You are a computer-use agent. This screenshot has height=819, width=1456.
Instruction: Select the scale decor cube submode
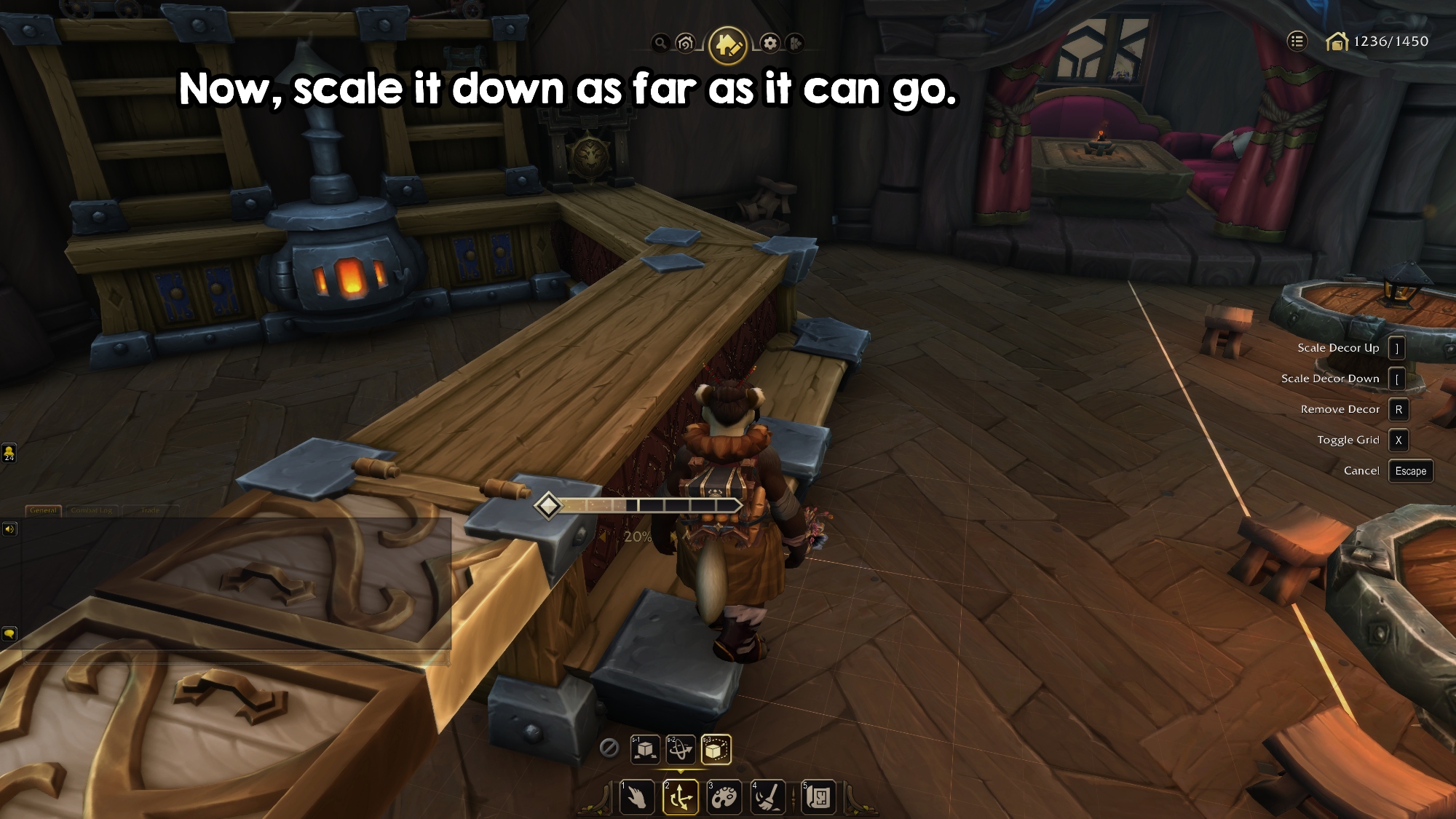click(716, 749)
